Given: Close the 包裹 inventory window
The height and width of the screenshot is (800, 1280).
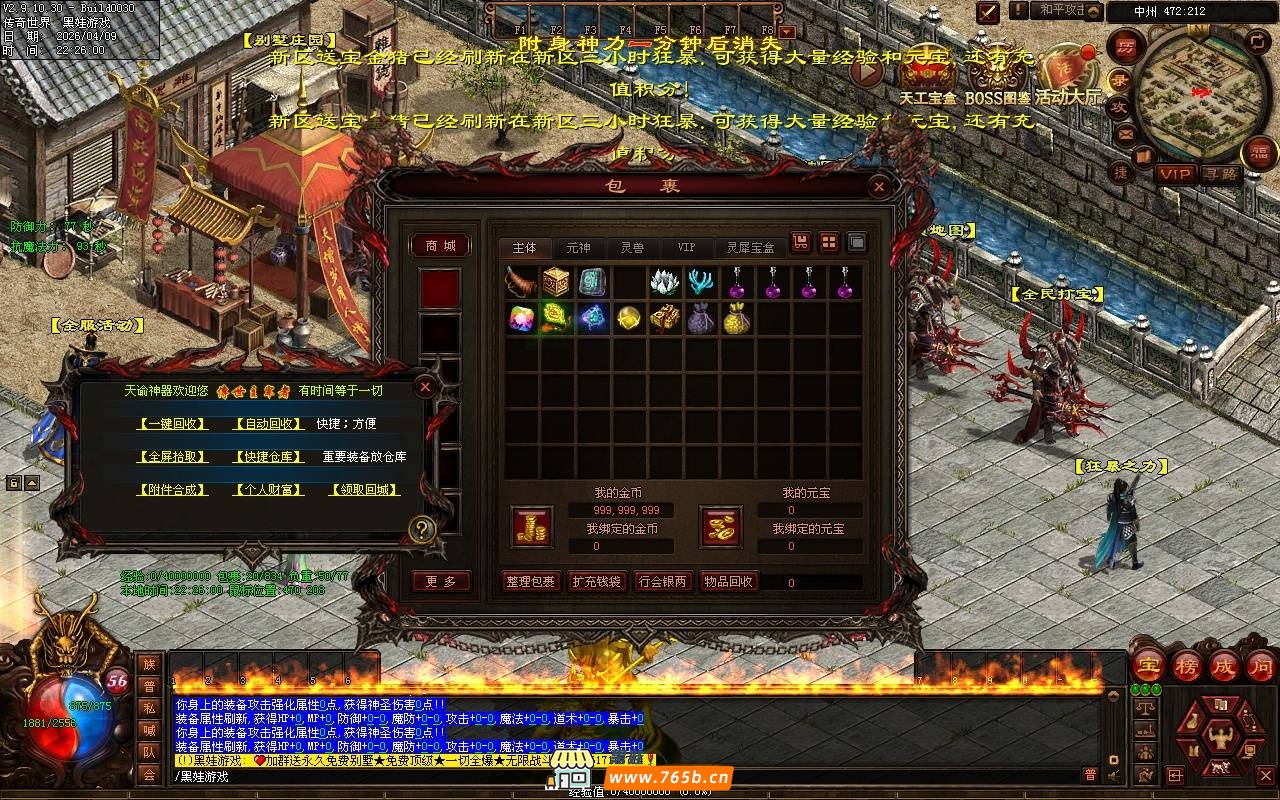Looking at the screenshot, I should click(x=878, y=186).
